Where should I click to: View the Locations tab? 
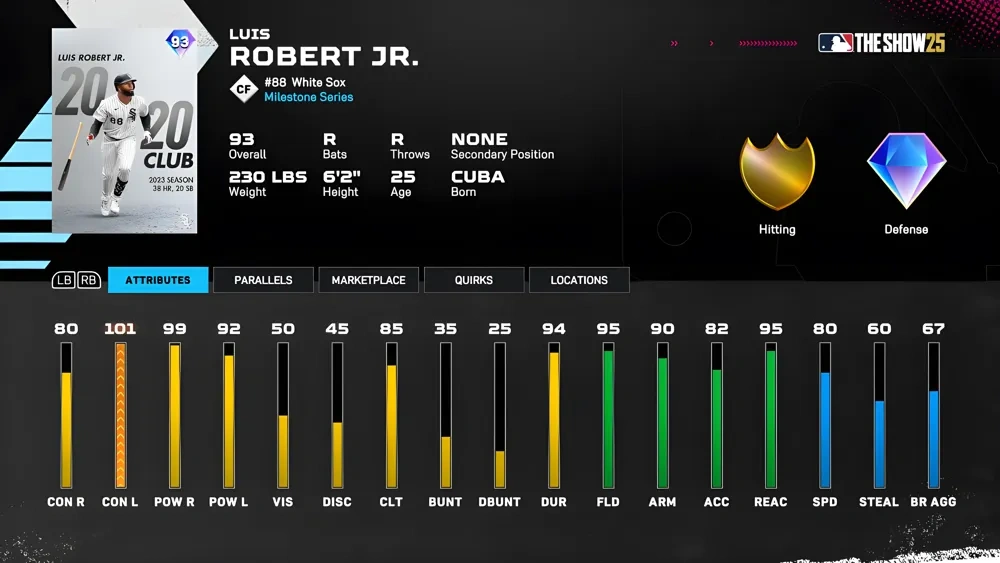coord(578,280)
